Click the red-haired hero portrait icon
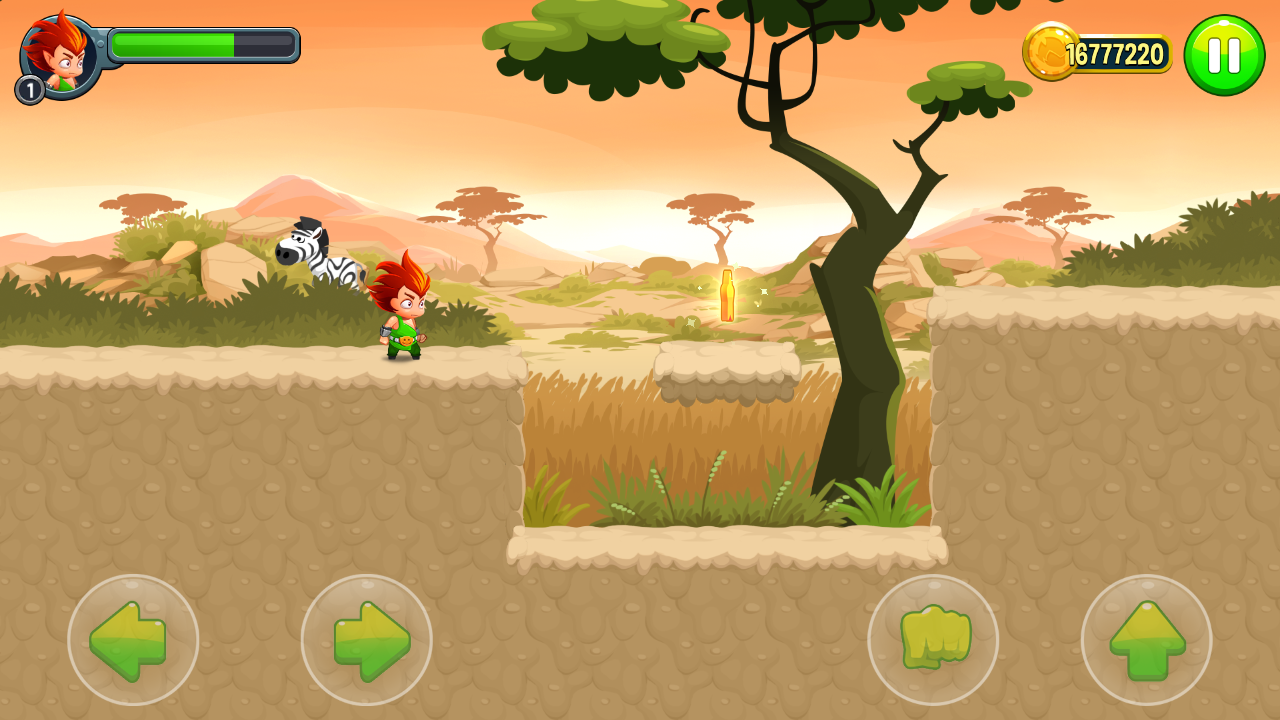 [60, 56]
